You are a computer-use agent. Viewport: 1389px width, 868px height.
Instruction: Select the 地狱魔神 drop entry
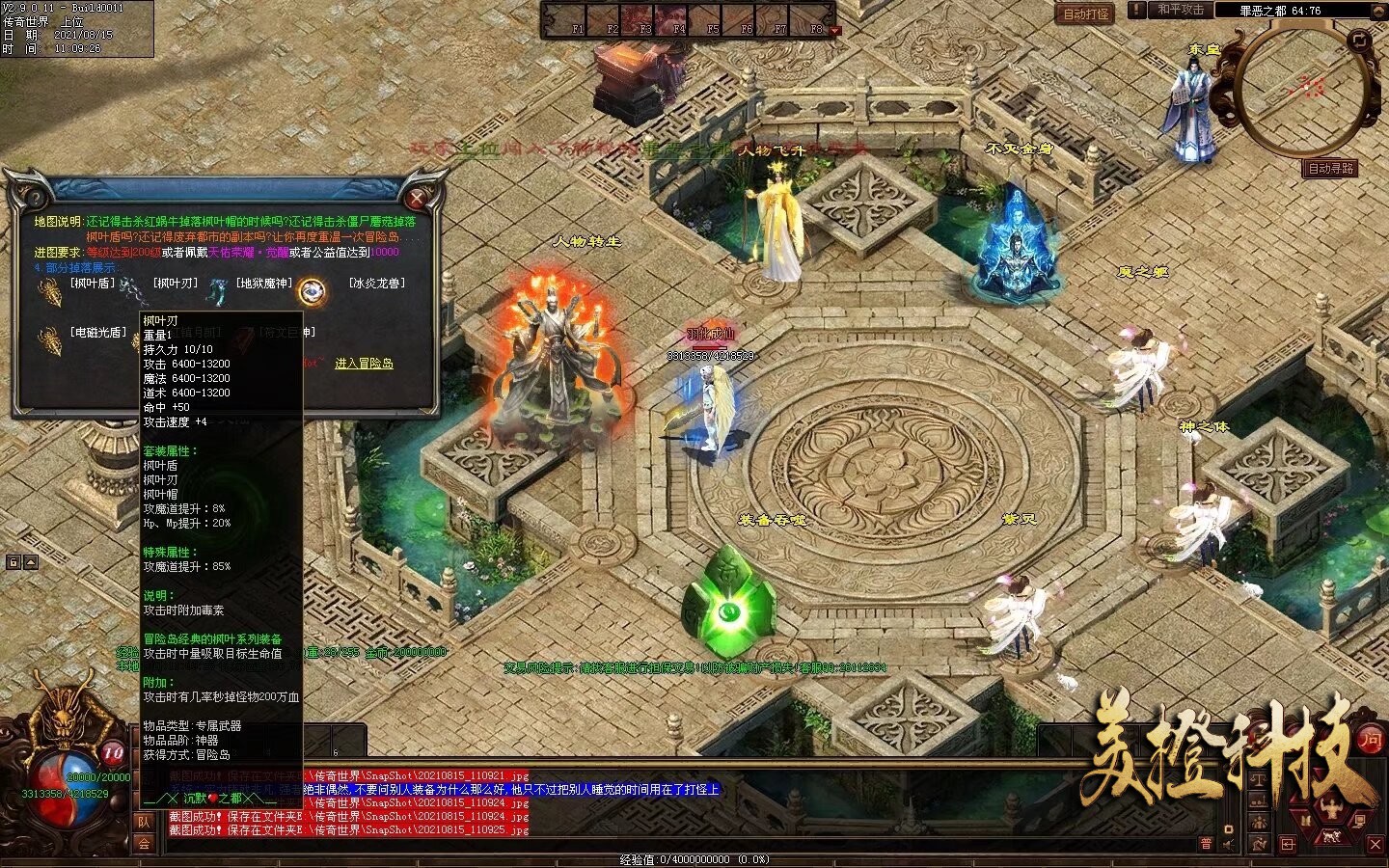pos(262,284)
